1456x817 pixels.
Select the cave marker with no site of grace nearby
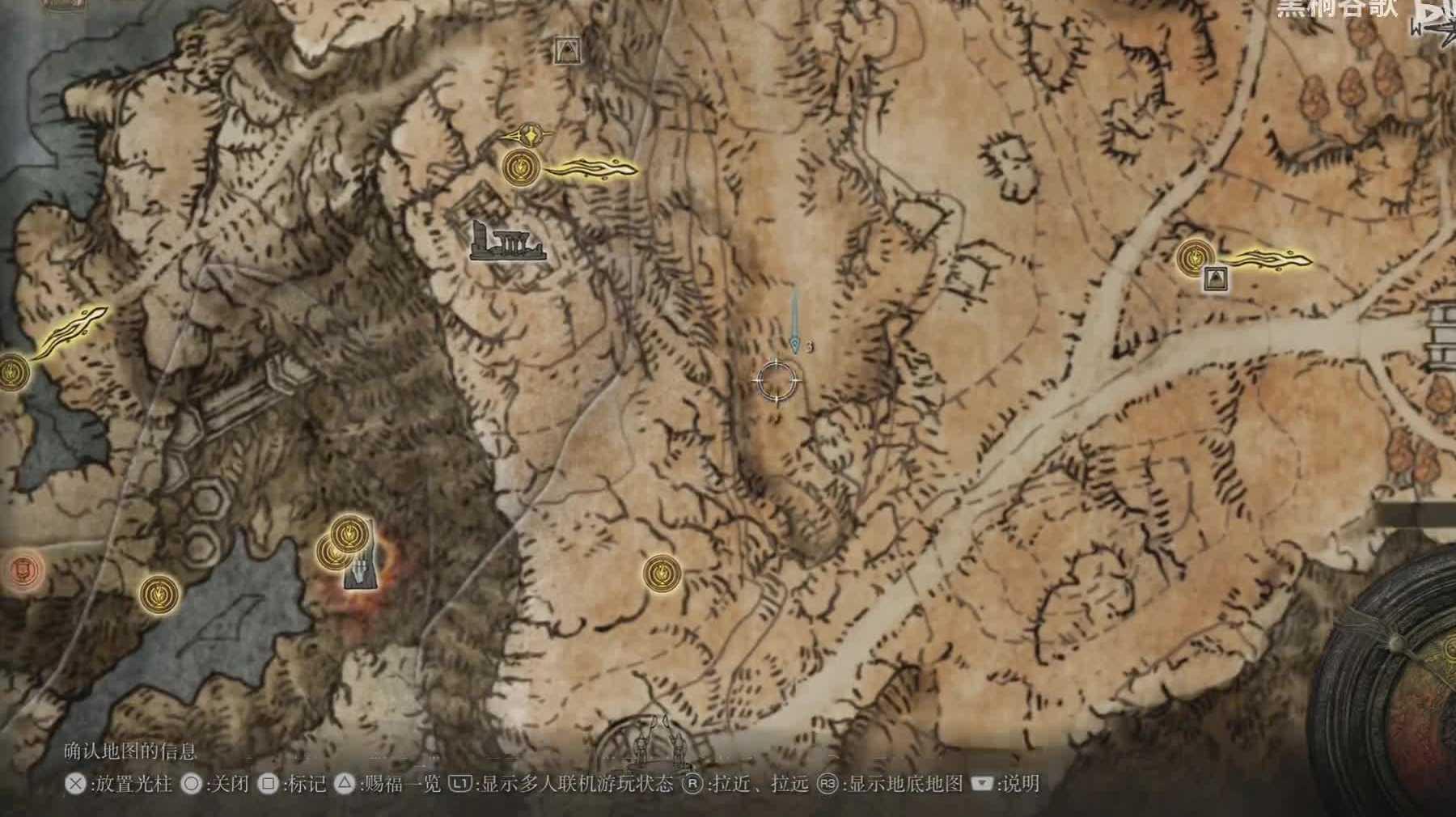pyautogui.click(x=569, y=51)
